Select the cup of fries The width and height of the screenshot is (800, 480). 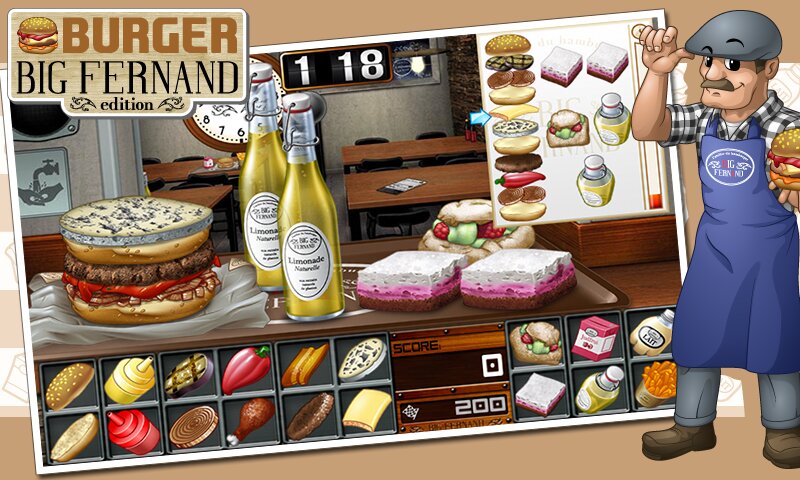coord(657,383)
